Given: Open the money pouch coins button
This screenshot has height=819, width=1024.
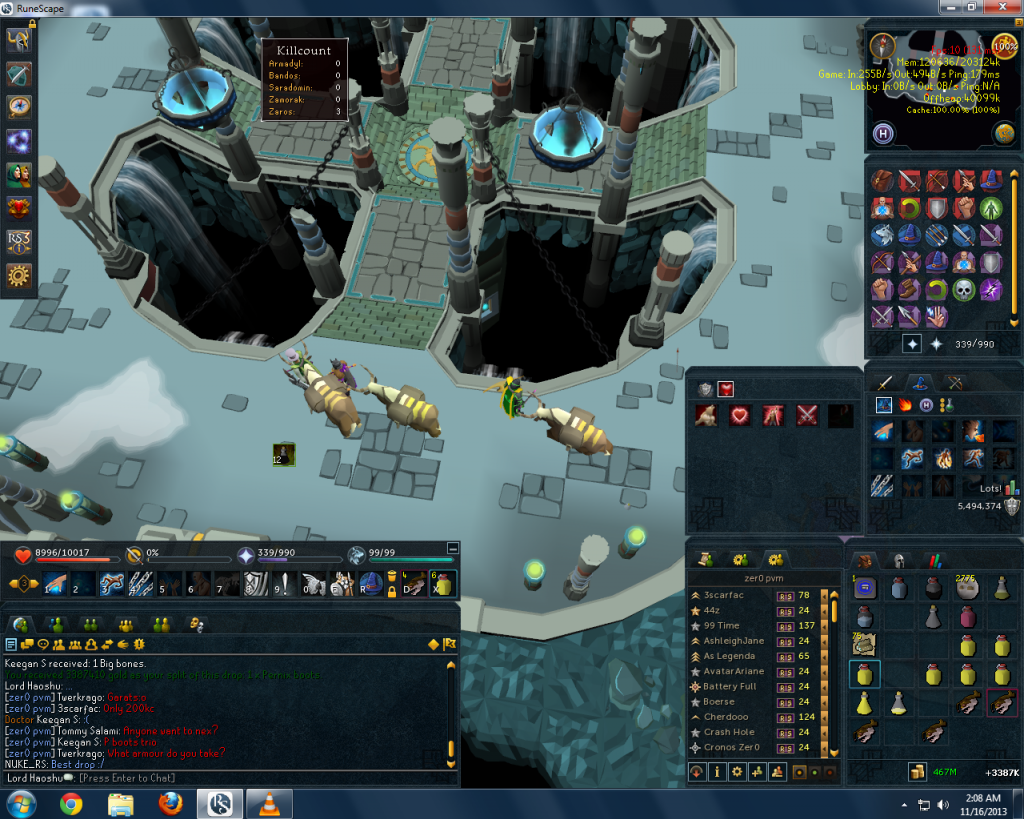Looking at the screenshot, I should [x=916, y=772].
